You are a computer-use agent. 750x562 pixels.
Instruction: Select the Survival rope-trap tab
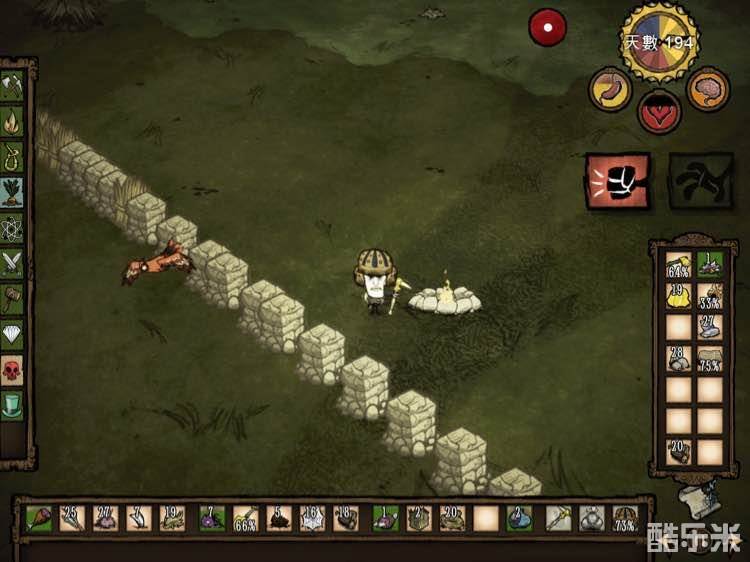13,157
